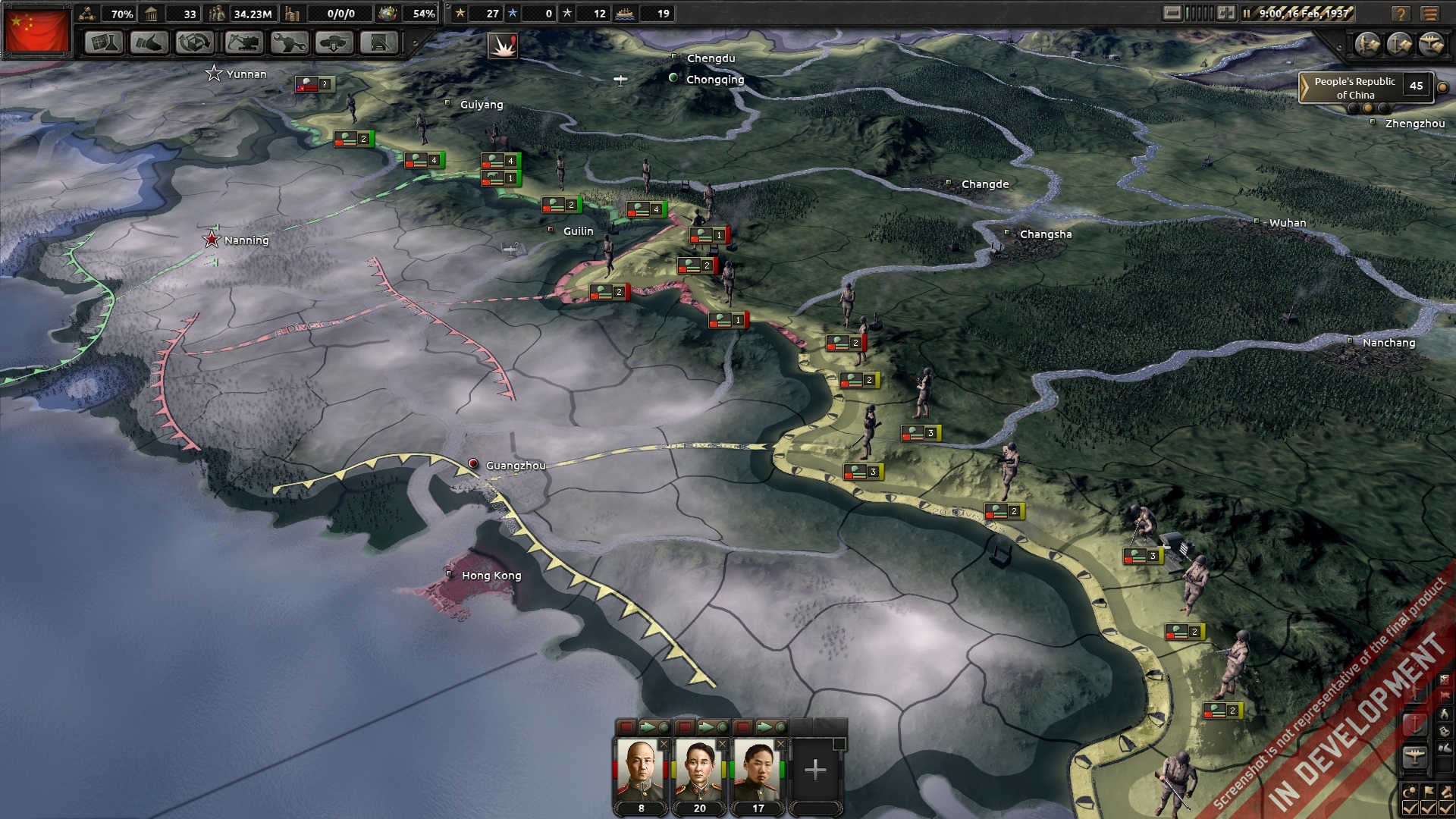Add a new army with plus slot
Screen dimensions: 1456x819
(x=815, y=770)
